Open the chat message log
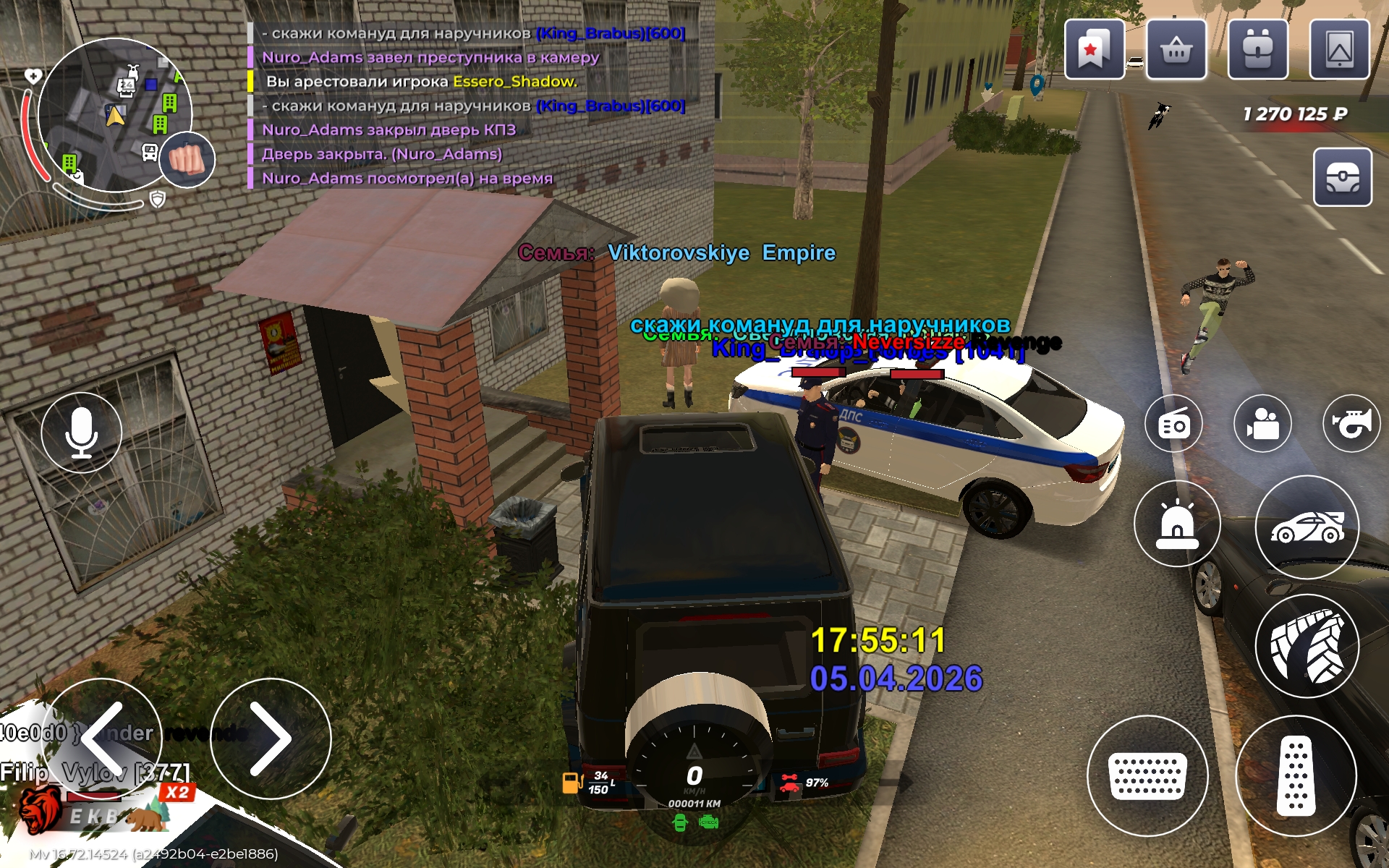The width and height of the screenshot is (1389, 868). pyautogui.click(x=470, y=106)
